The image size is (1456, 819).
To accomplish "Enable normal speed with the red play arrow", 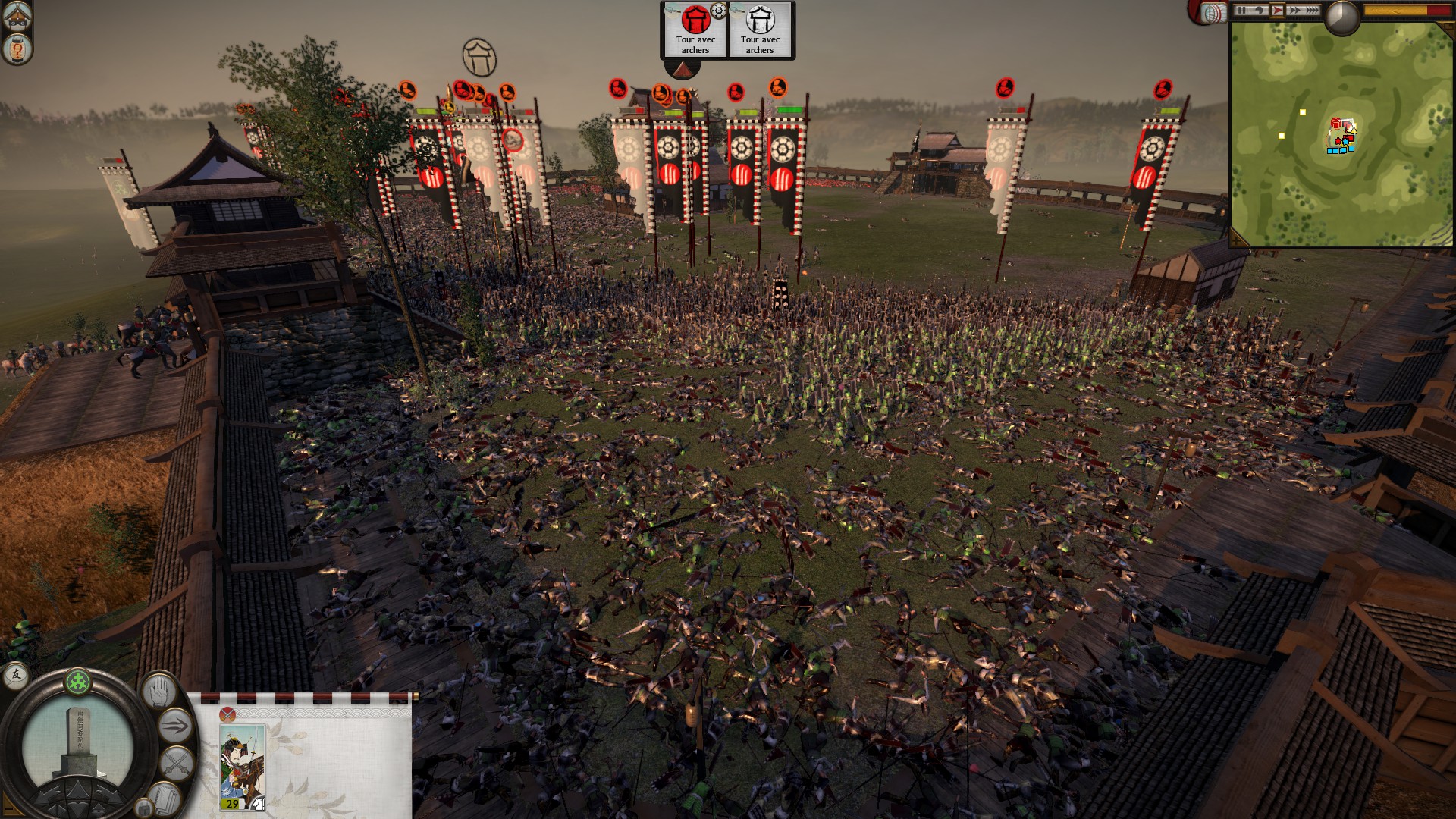I will [1279, 10].
